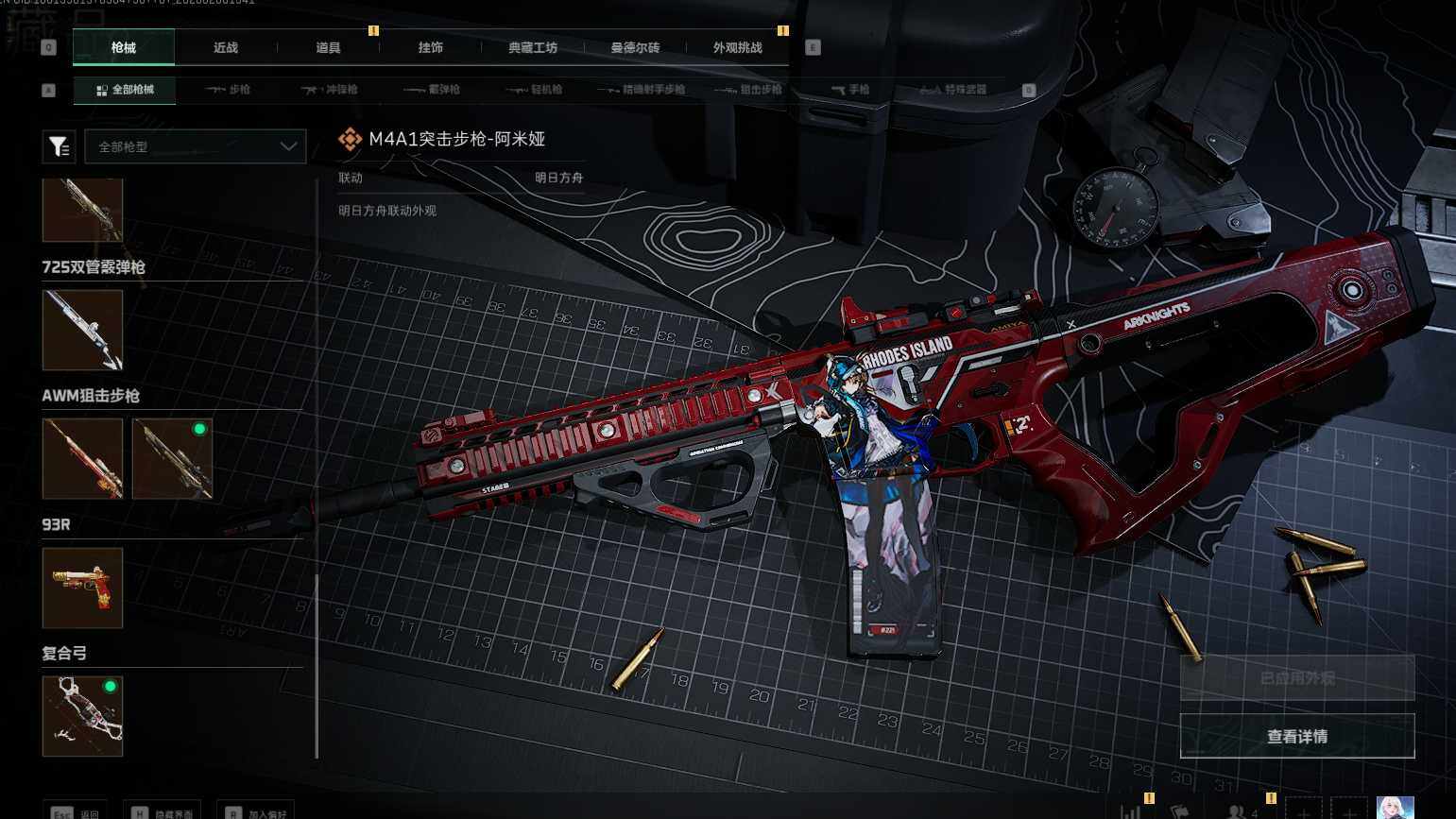Image resolution: width=1456 pixels, height=819 pixels.
Task: Click the filter funnel icon
Action: pos(59,146)
